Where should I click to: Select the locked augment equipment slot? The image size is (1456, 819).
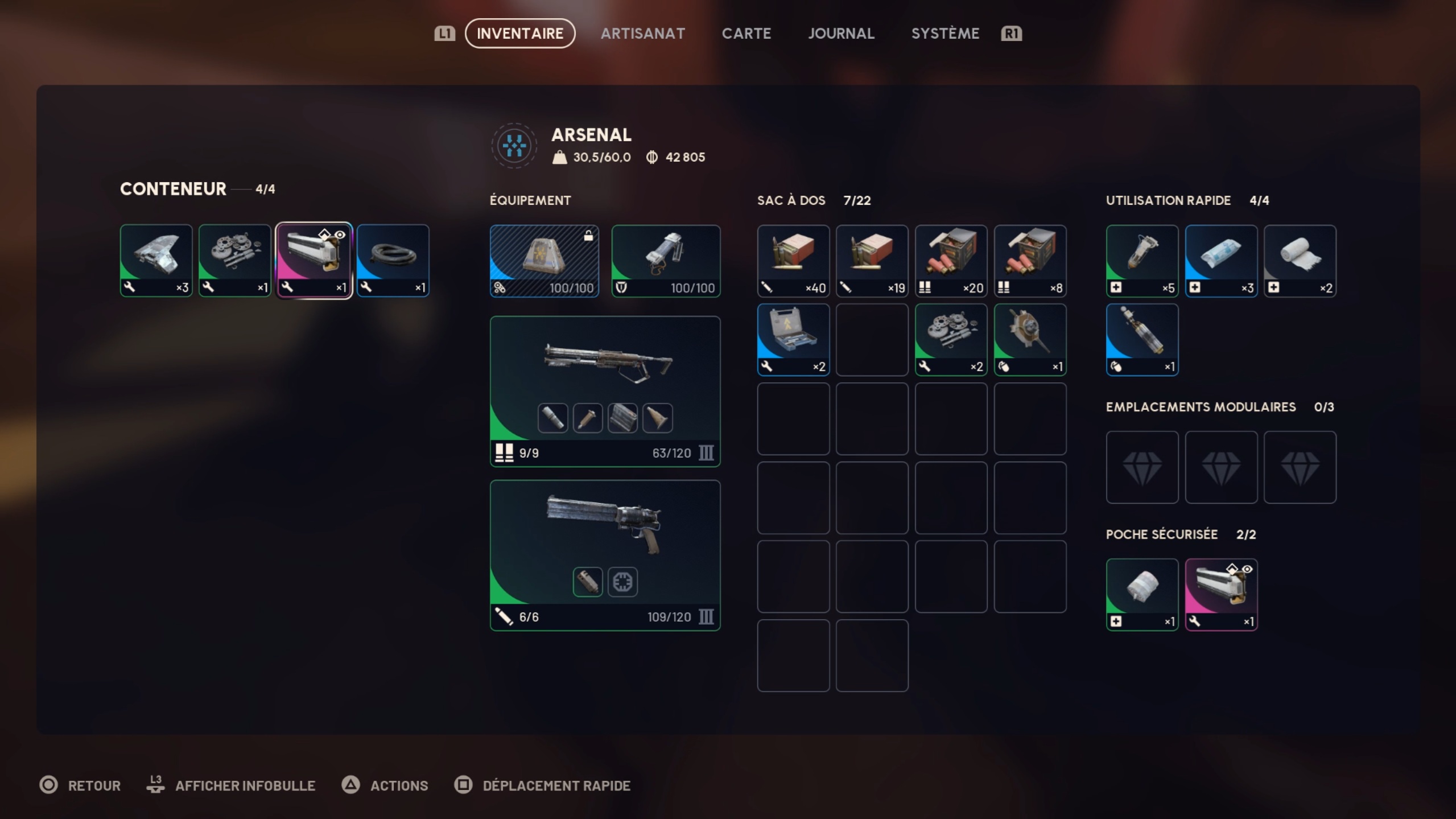coord(544,260)
